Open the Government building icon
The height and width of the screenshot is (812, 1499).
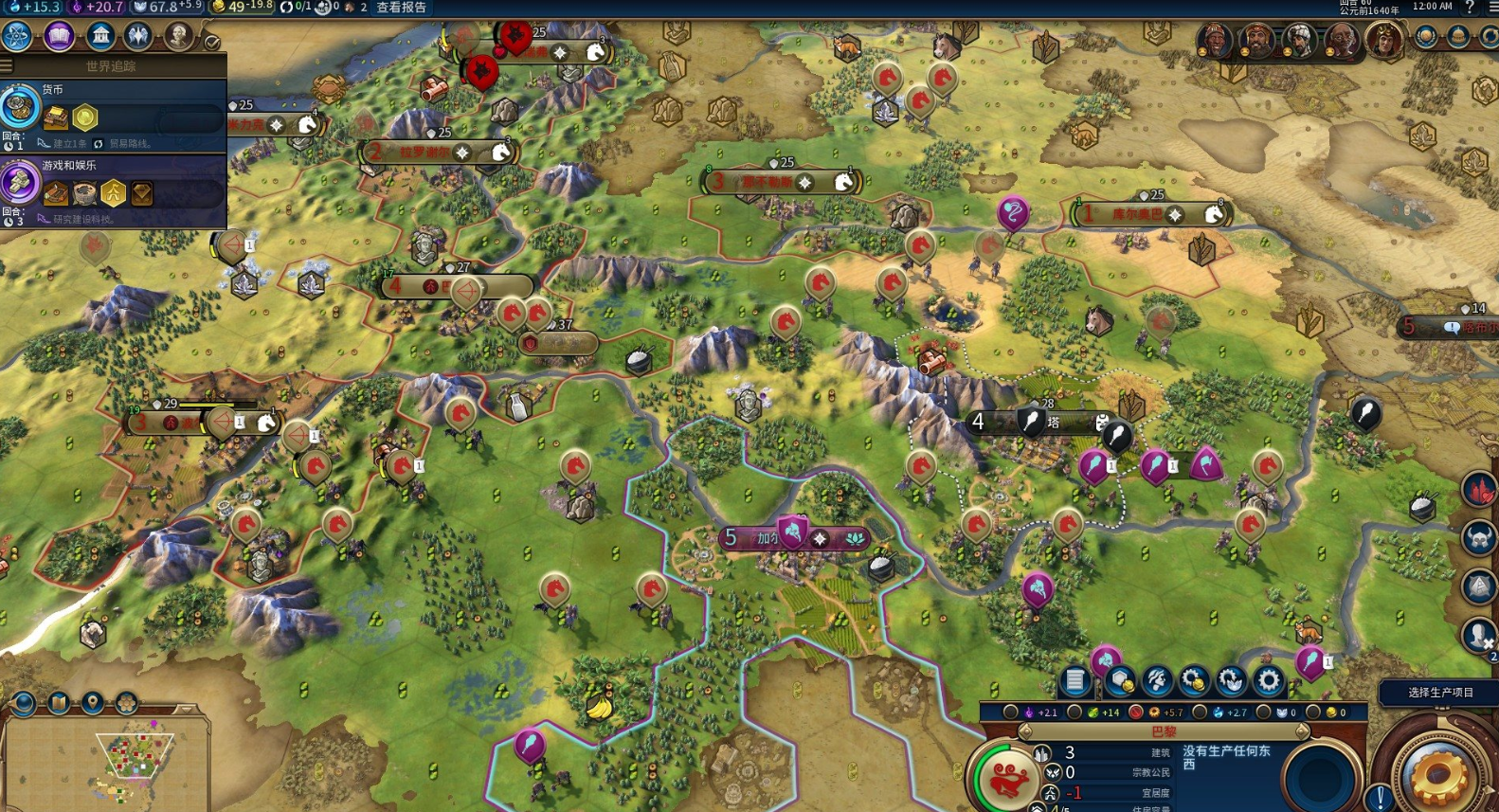[x=100, y=37]
